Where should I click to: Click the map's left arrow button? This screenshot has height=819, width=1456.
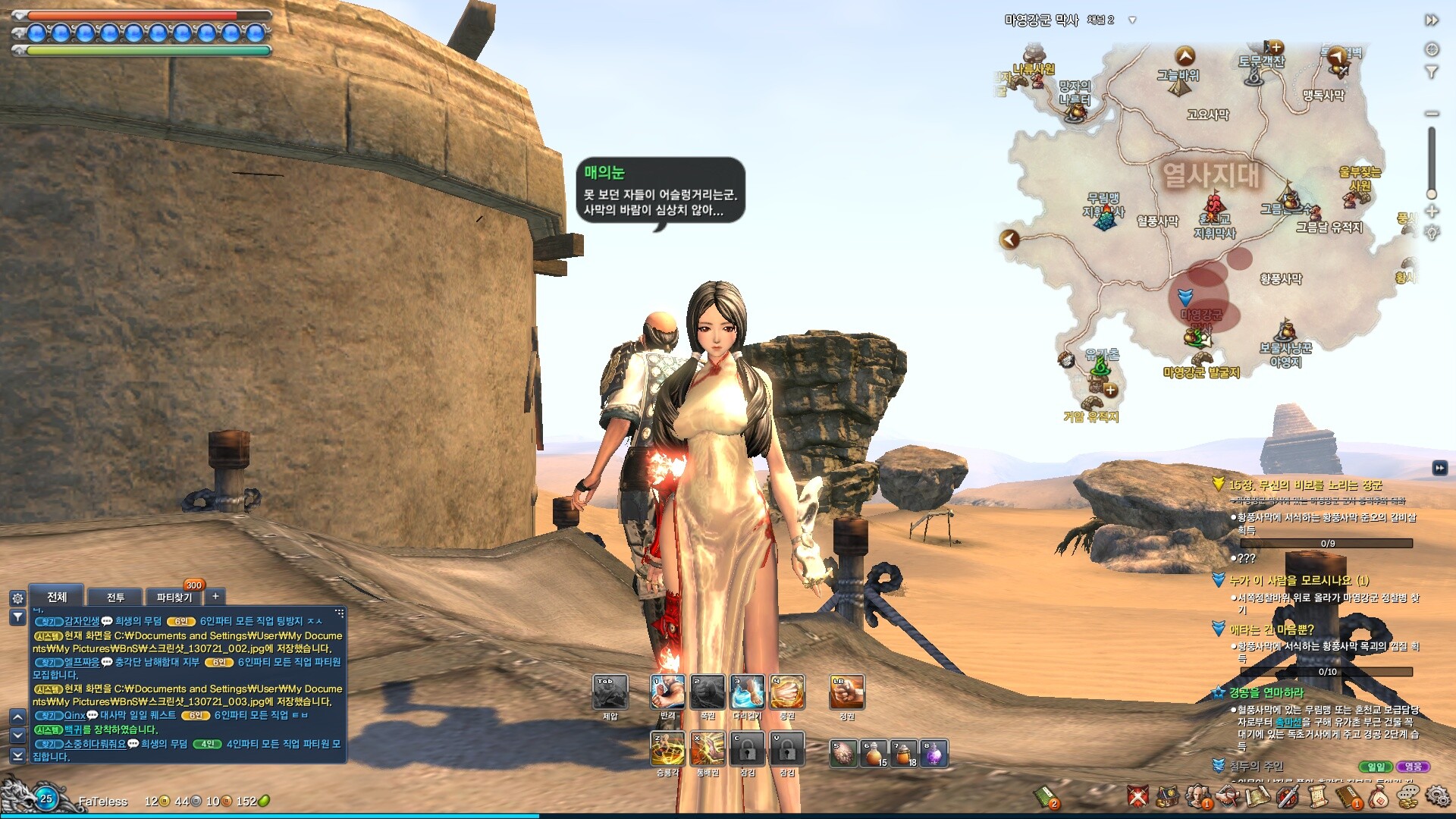pos(1009,240)
